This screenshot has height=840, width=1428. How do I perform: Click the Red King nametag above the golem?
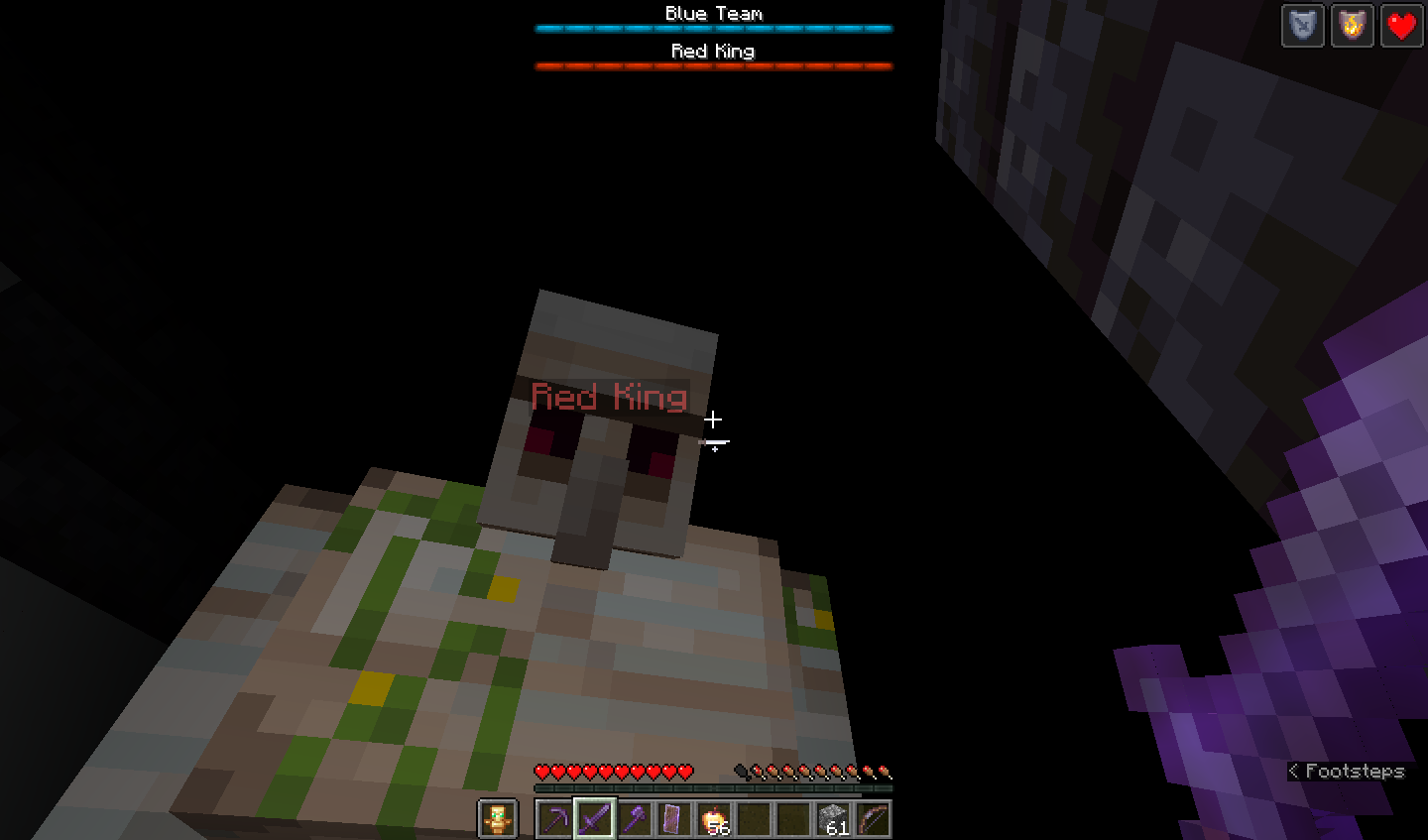[x=609, y=397]
